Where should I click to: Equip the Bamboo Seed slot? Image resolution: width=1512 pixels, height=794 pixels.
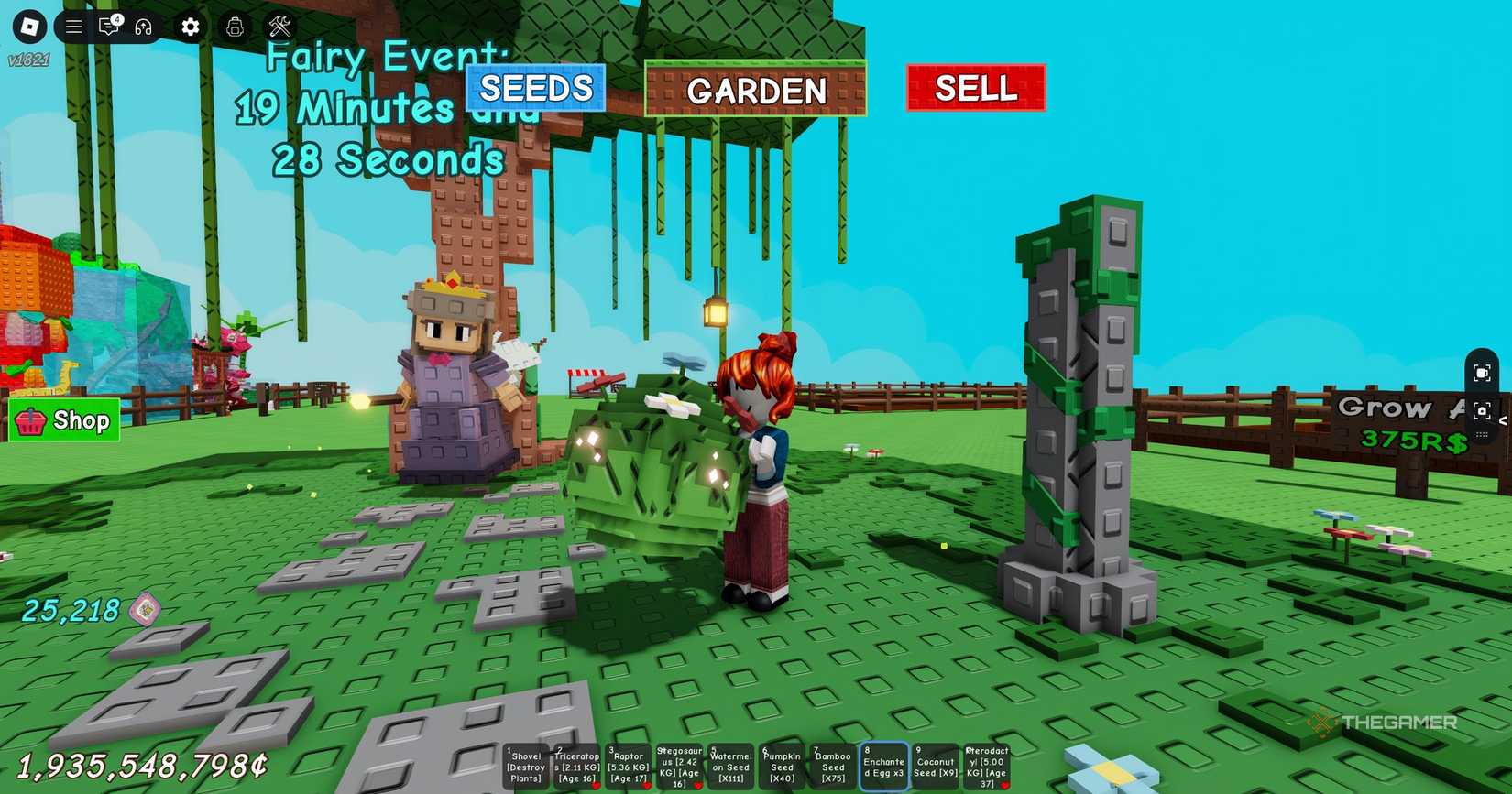[833, 767]
